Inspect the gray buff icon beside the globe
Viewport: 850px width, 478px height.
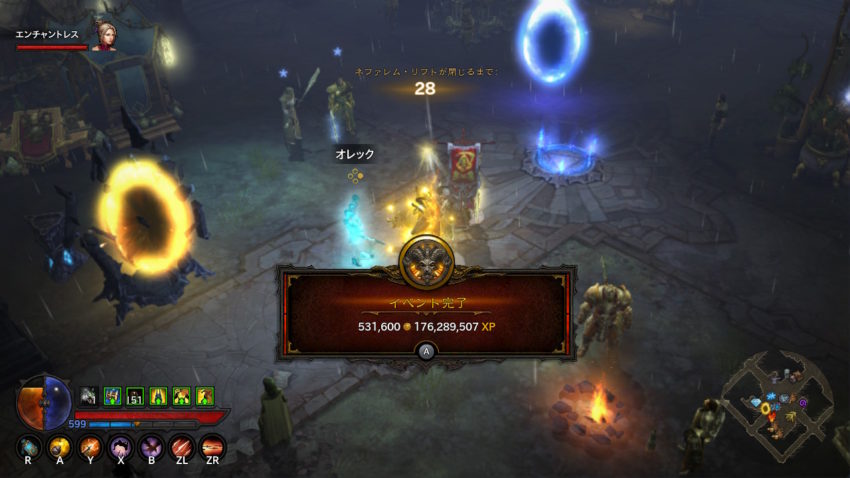pos(89,396)
